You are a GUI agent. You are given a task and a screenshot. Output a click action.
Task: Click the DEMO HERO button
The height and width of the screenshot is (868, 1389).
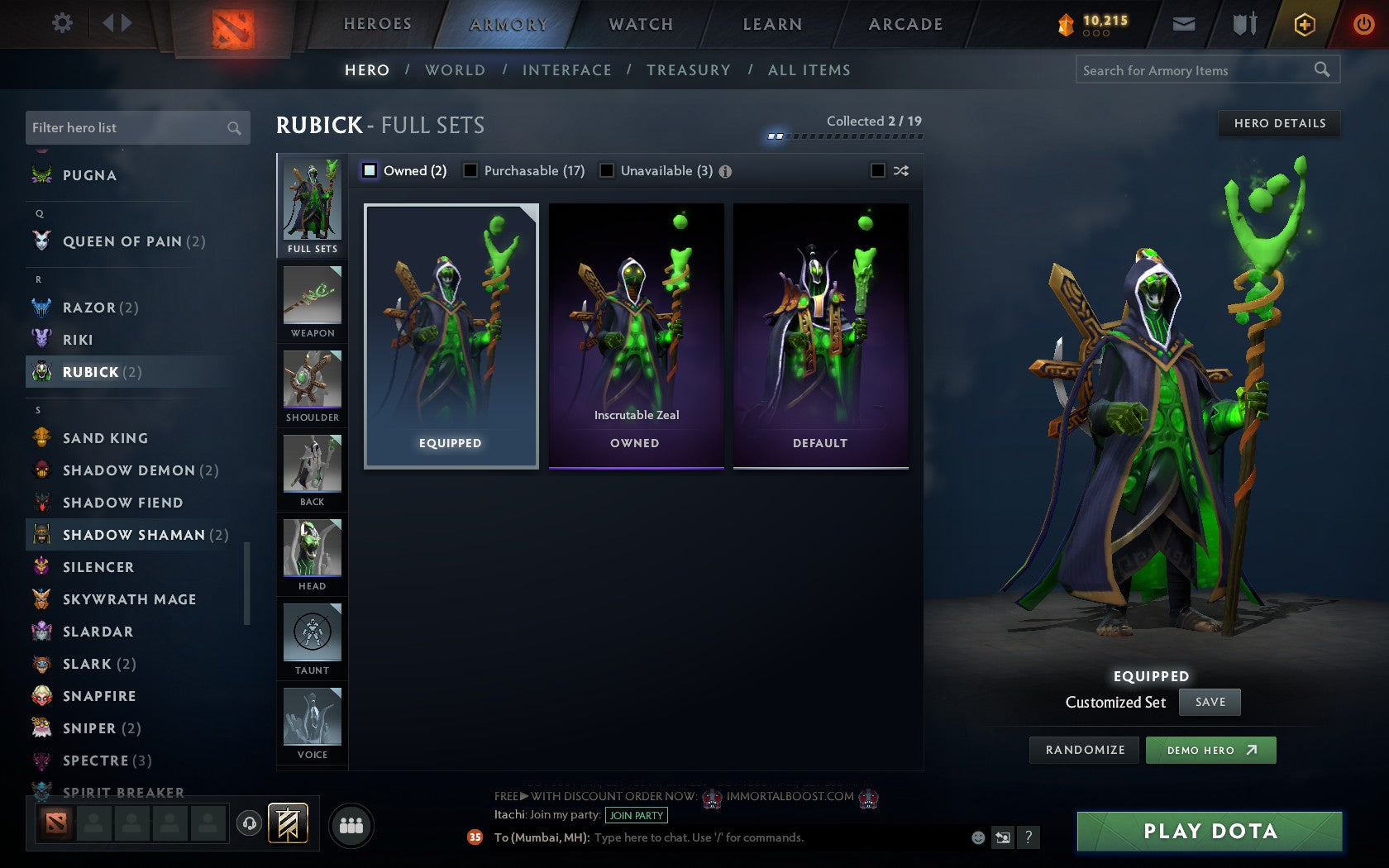(x=1210, y=750)
